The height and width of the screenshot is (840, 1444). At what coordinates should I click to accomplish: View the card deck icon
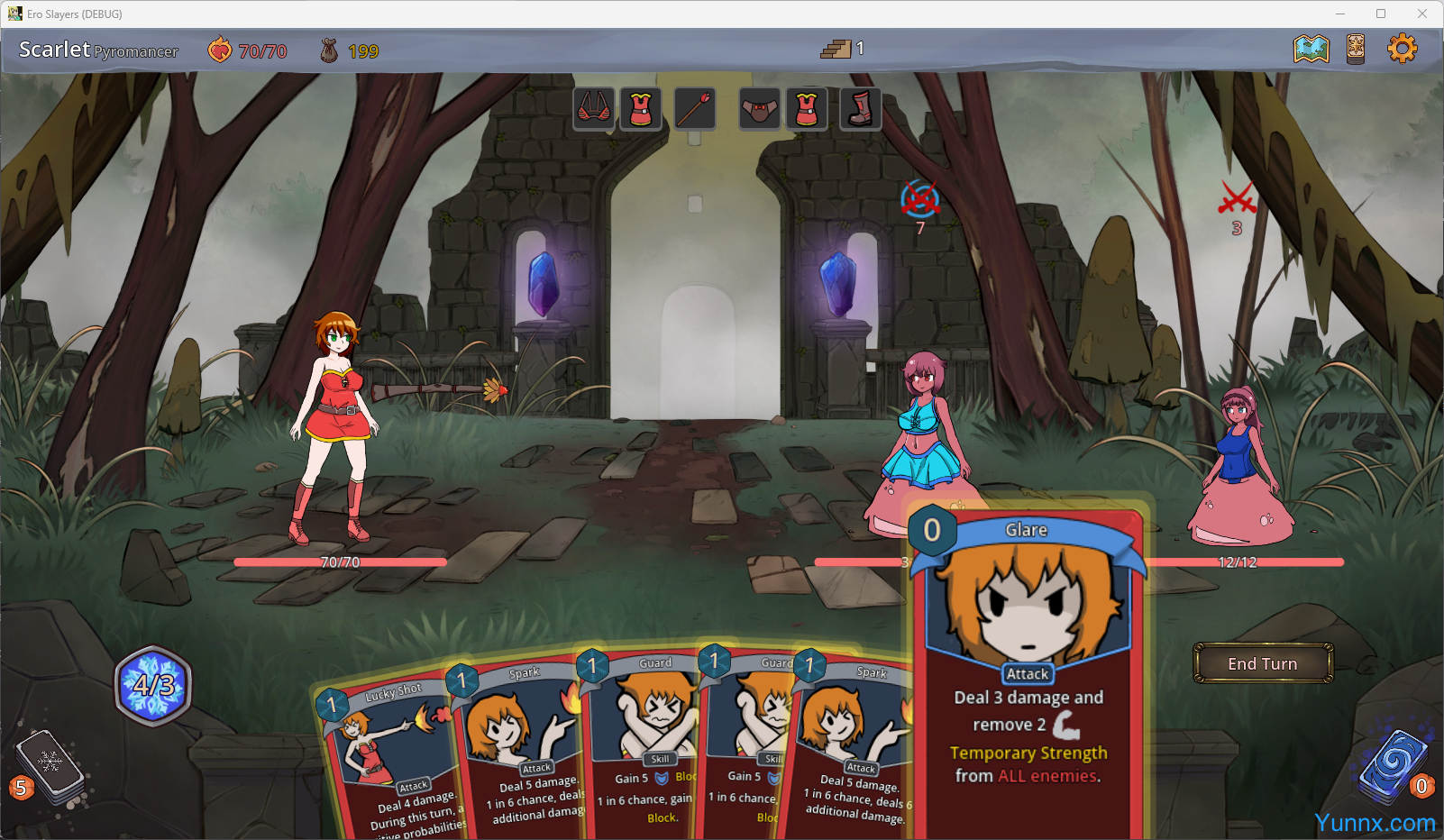1356,49
